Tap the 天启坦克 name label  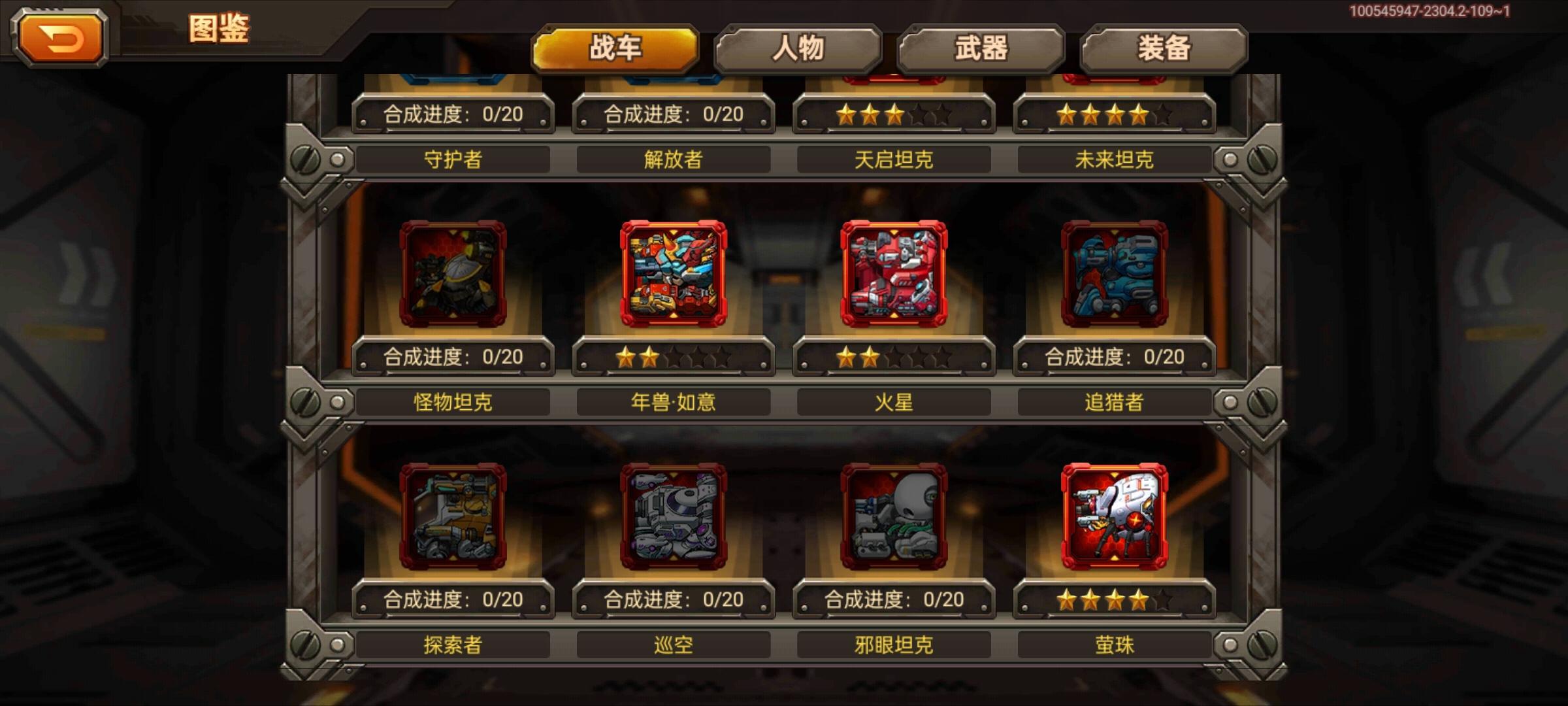click(x=894, y=159)
